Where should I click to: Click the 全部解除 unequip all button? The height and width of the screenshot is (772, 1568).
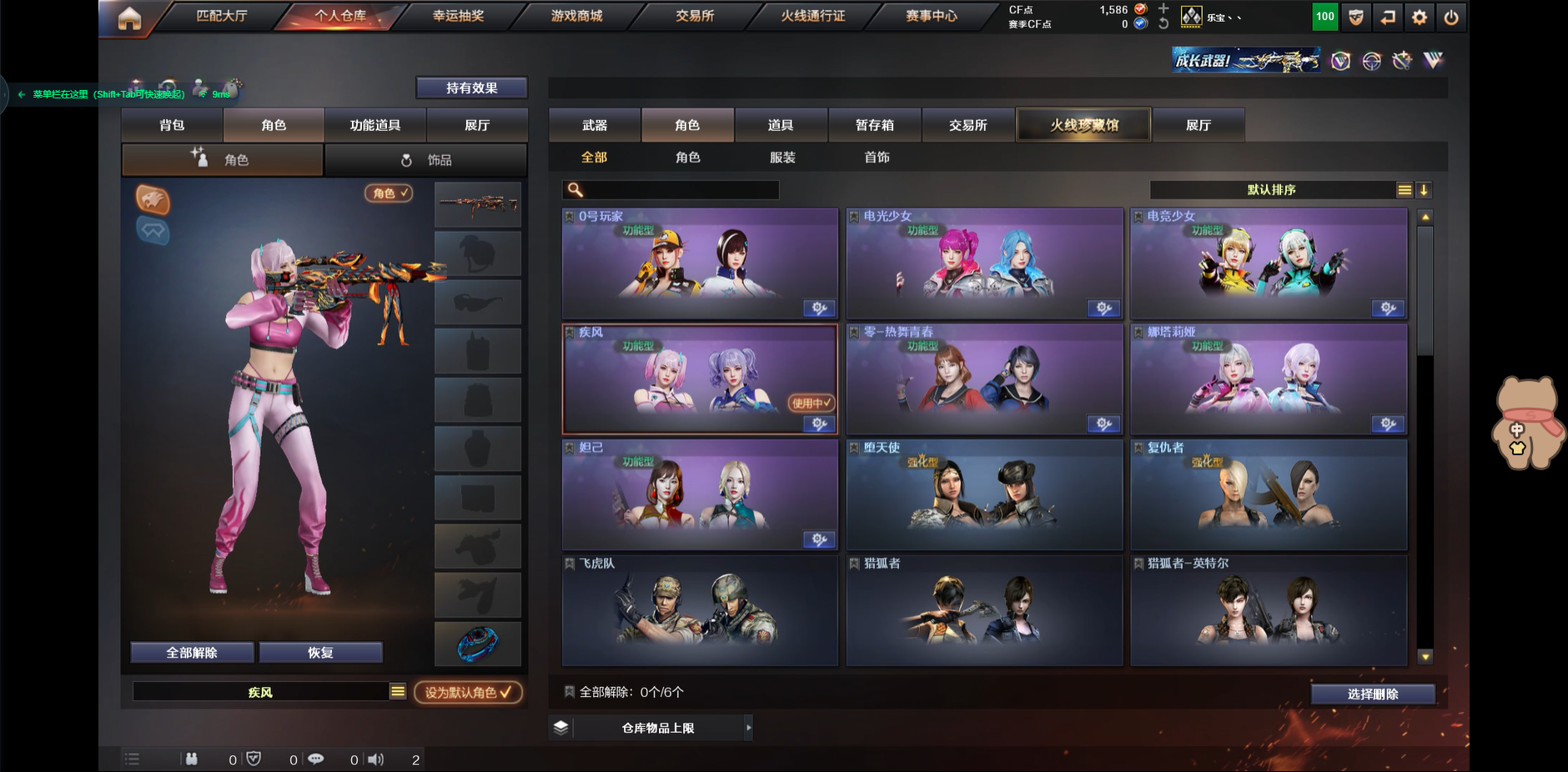tap(192, 653)
